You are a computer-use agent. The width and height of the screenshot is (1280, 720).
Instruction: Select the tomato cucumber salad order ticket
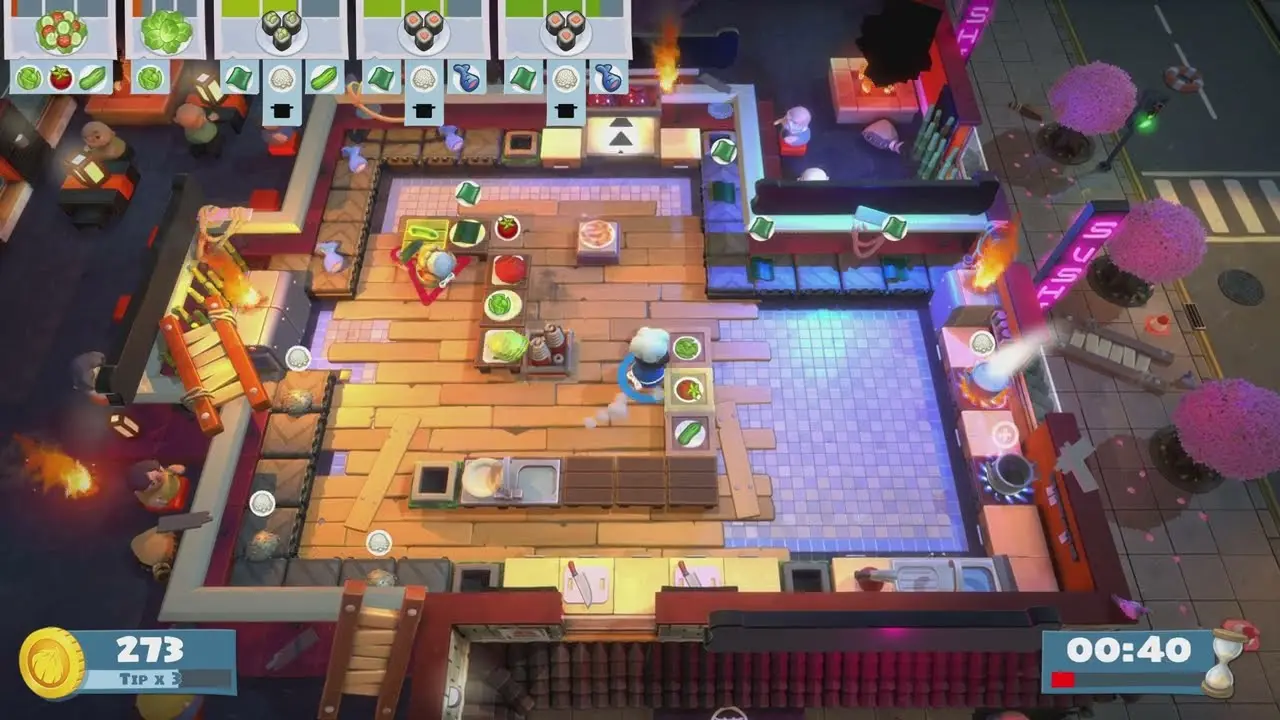click(x=61, y=30)
